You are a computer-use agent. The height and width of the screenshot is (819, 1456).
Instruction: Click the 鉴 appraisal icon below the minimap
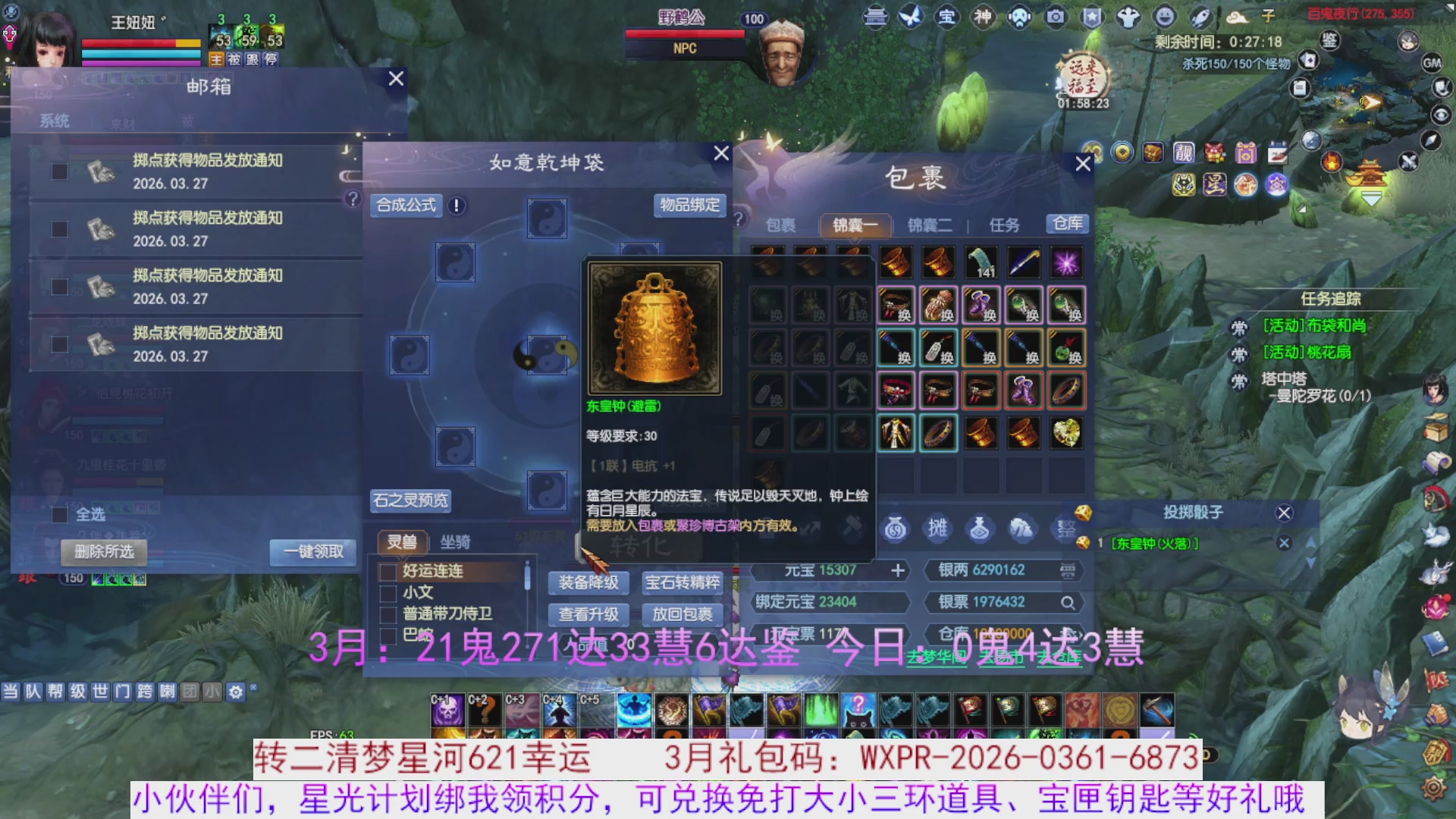pyautogui.click(x=1329, y=39)
